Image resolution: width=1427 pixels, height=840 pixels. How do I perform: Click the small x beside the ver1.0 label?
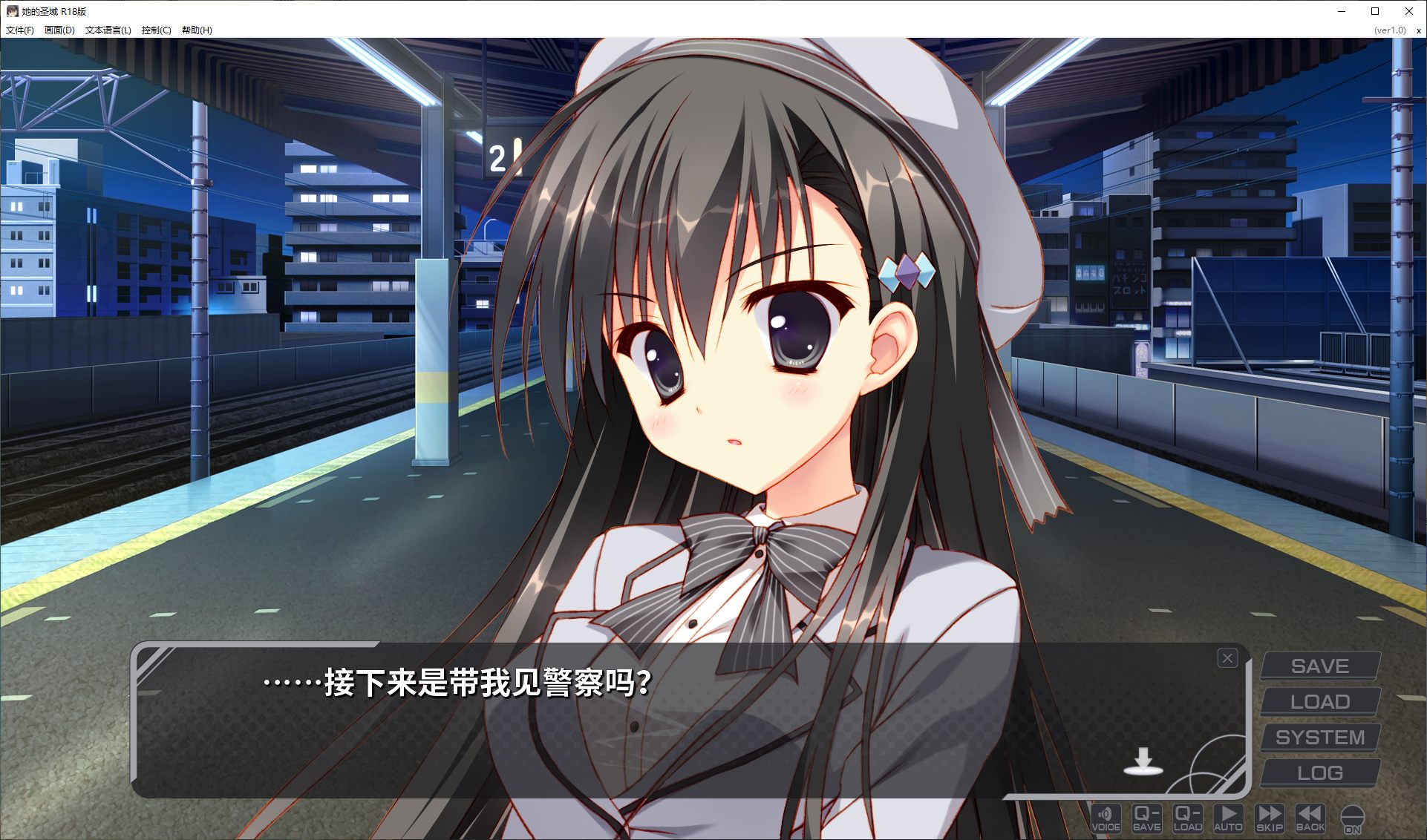1418,30
